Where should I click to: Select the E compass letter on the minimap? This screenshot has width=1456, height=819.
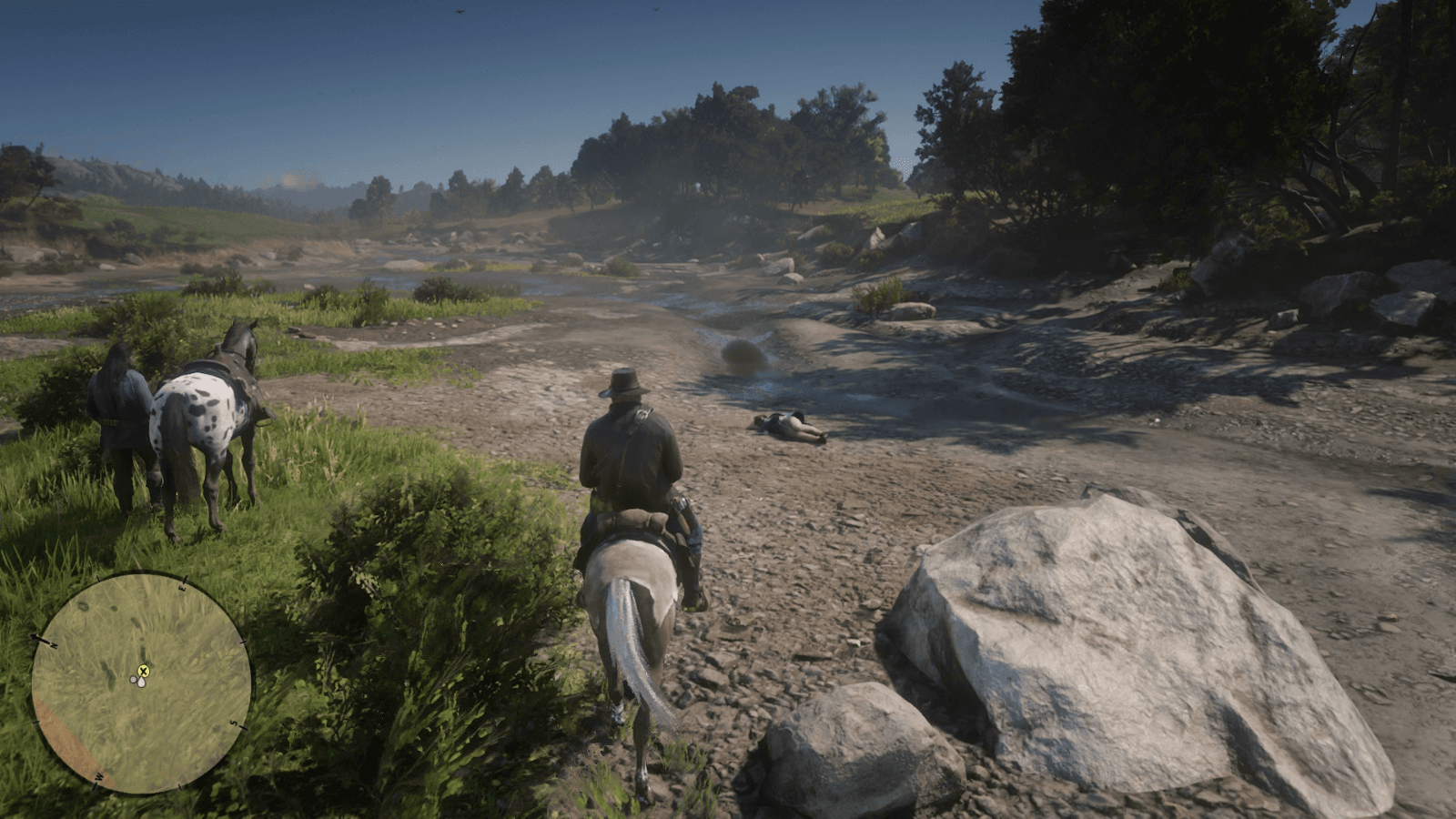point(182,588)
